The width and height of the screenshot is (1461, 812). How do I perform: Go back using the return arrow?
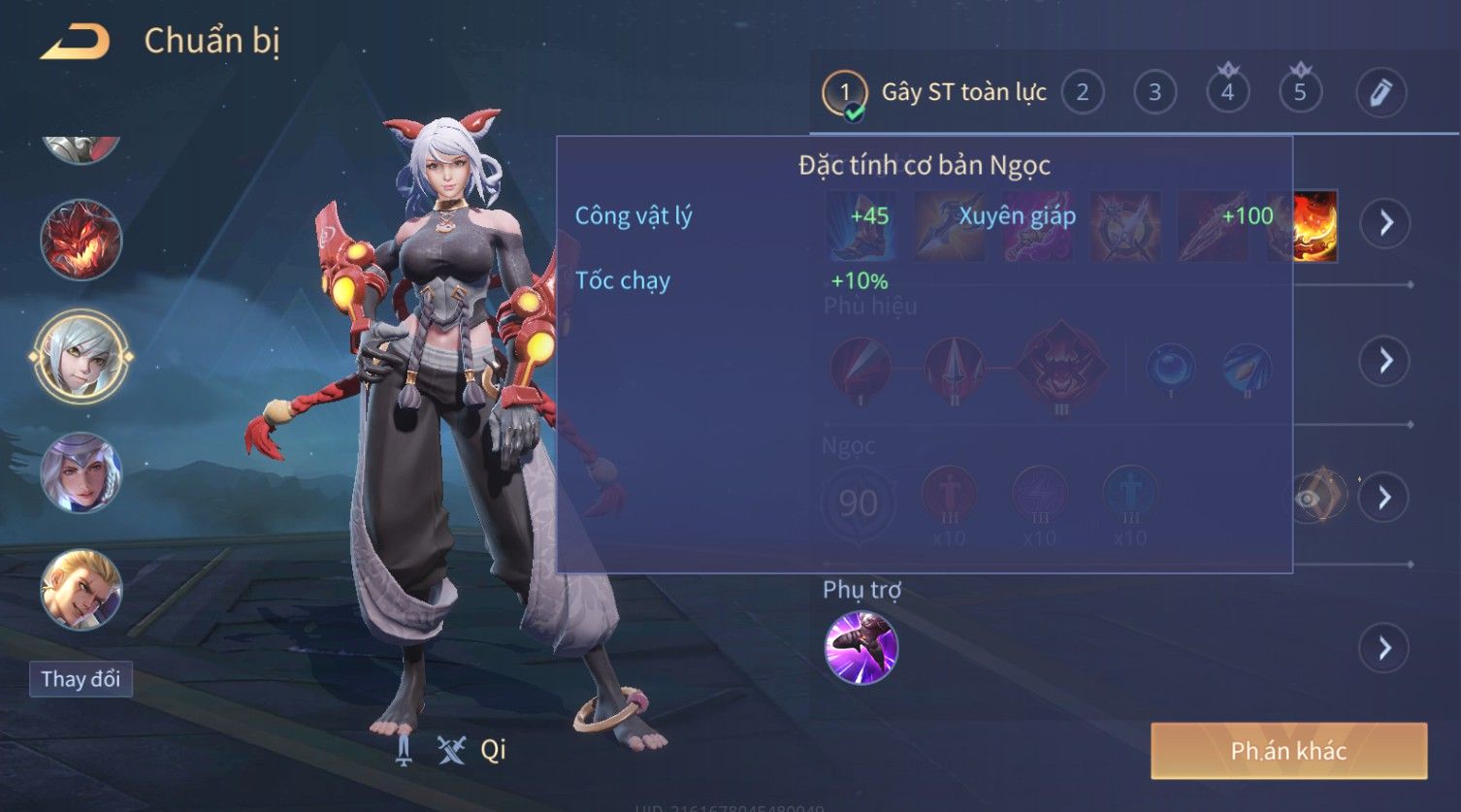pos(75,42)
